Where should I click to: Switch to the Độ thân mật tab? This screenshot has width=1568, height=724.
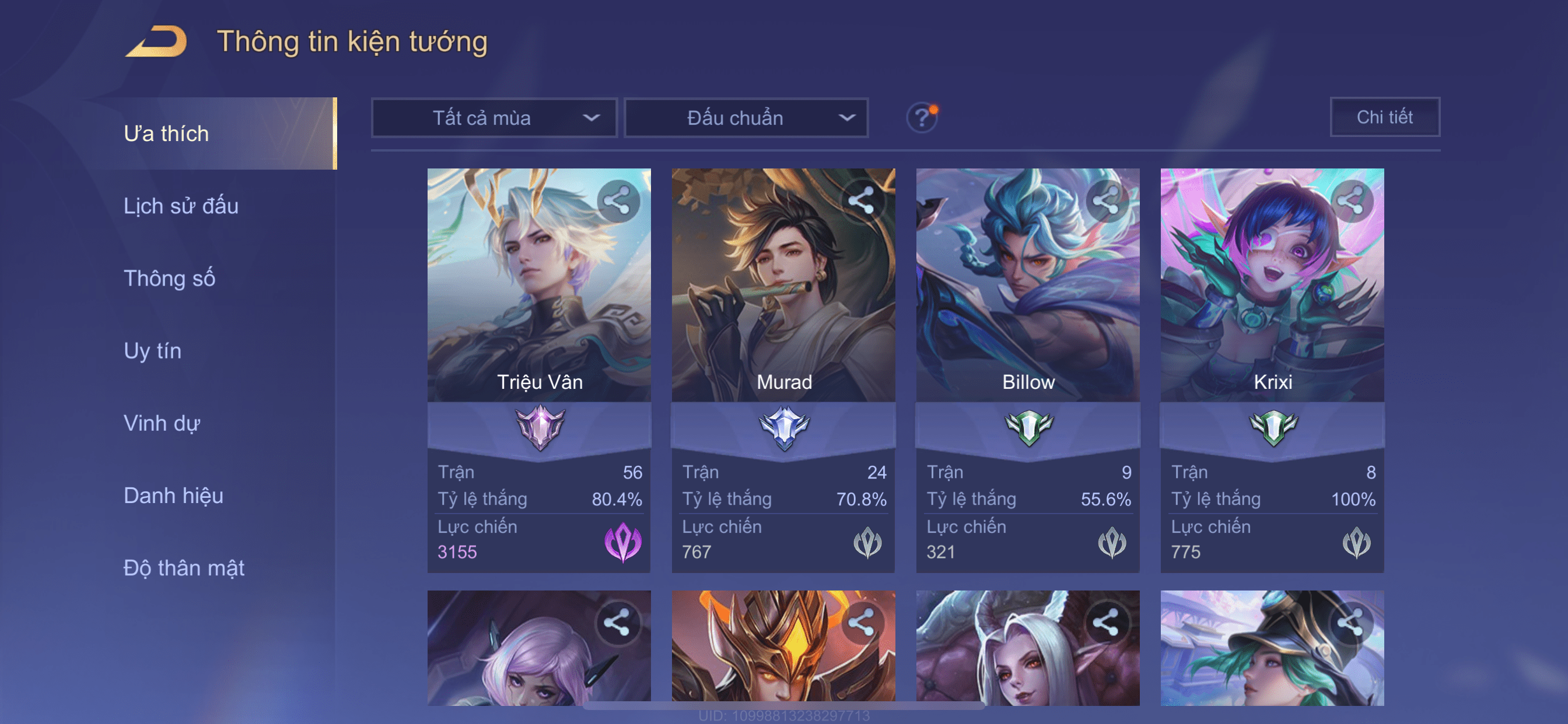click(x=184, y=568)
